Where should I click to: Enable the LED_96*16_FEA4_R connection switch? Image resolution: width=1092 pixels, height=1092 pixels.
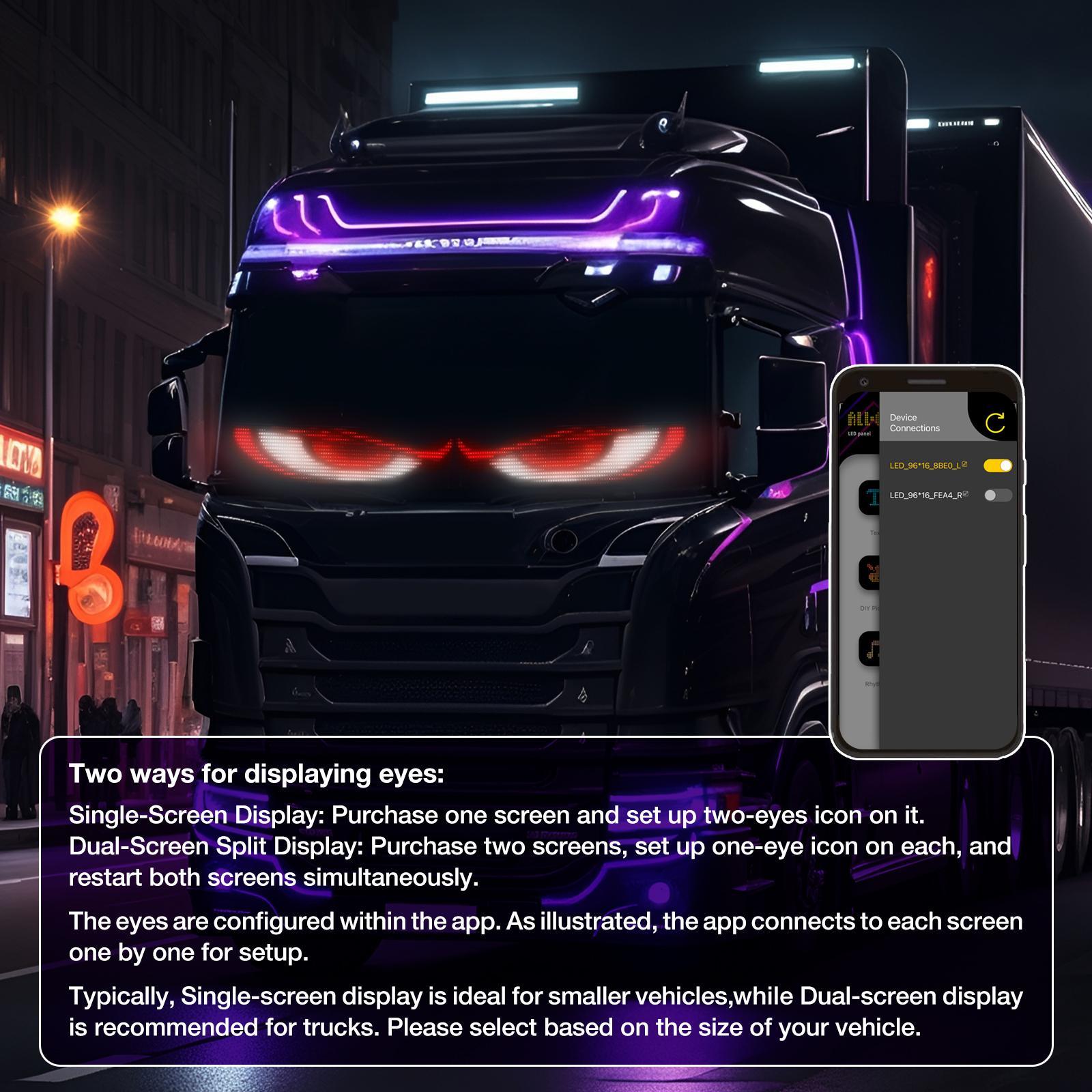pyautogui.click(x=998, y=496)
